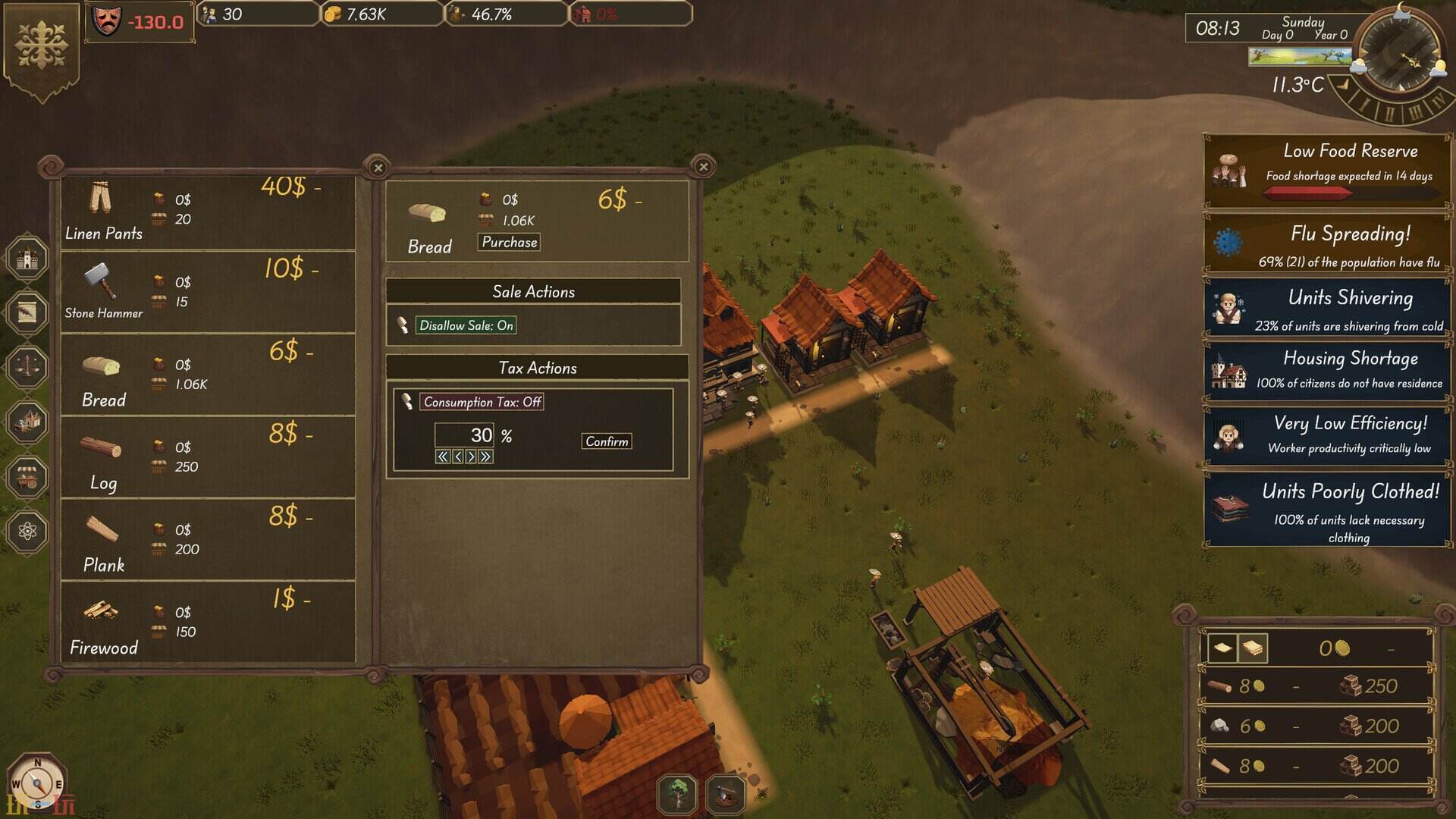
Task: Open the market stall cart menu
Action: pyautogui.click(x=27, y=477)
